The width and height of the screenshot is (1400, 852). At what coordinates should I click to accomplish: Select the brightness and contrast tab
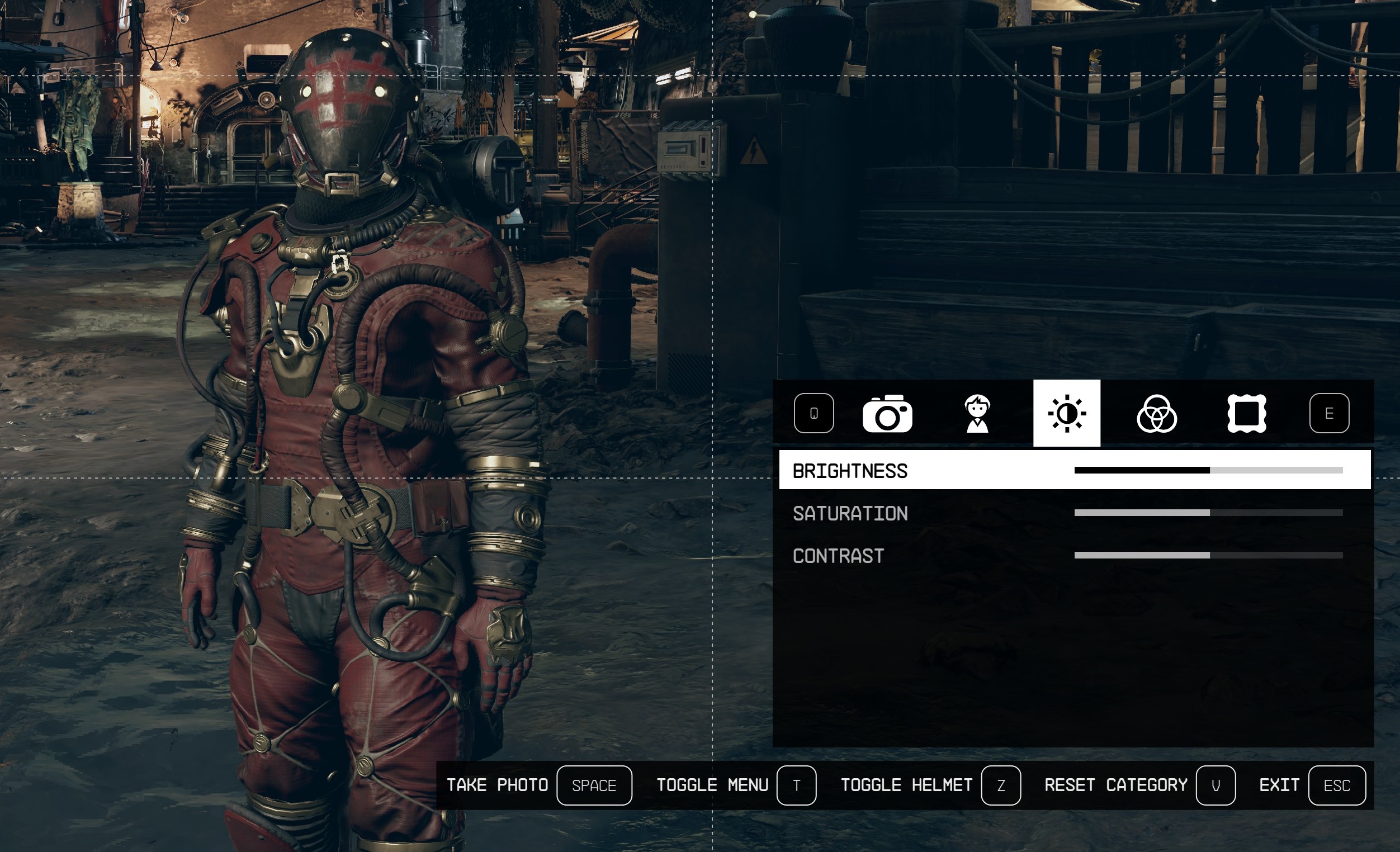1066,414
